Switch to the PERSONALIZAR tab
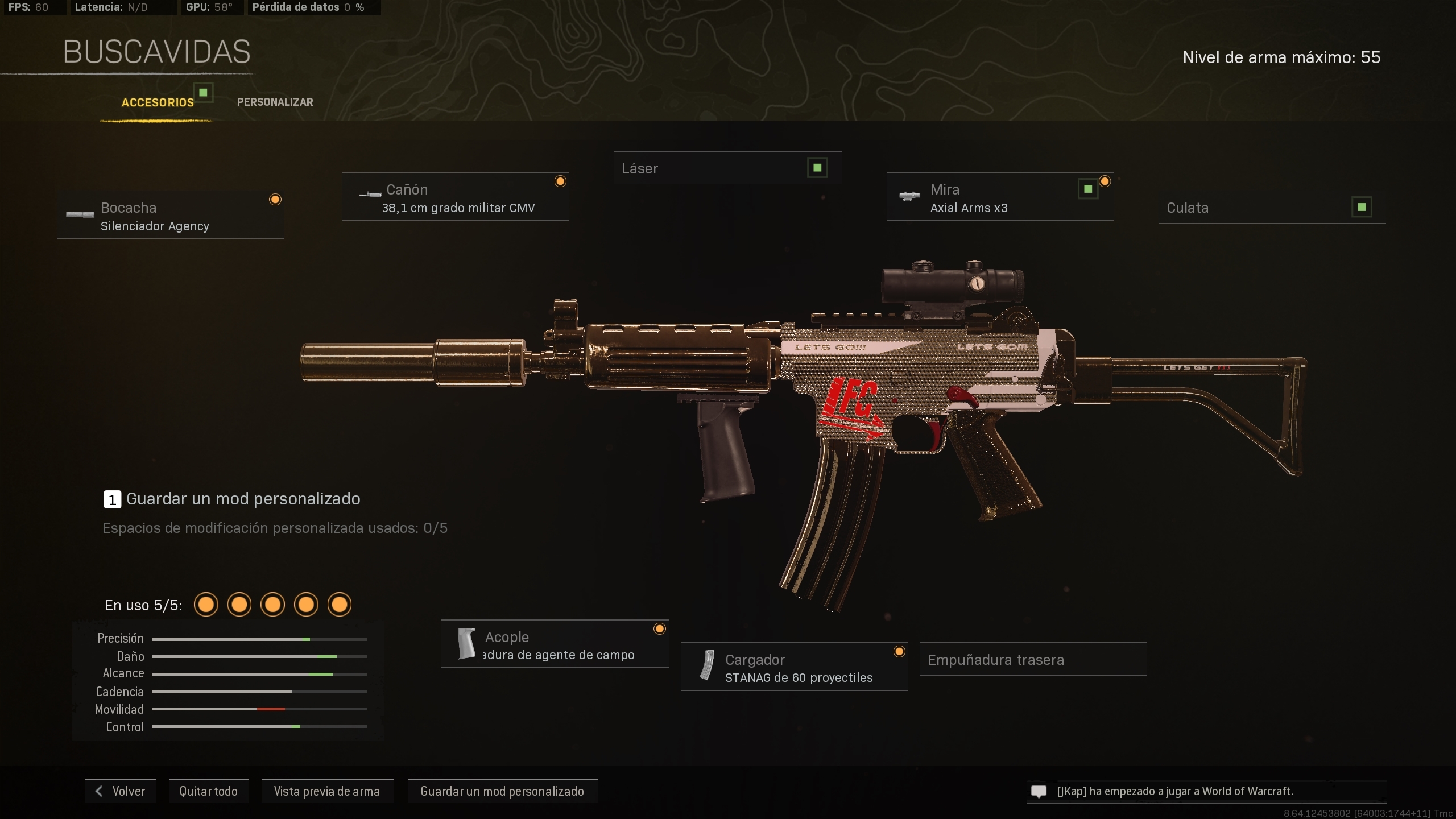 [275, 102]
